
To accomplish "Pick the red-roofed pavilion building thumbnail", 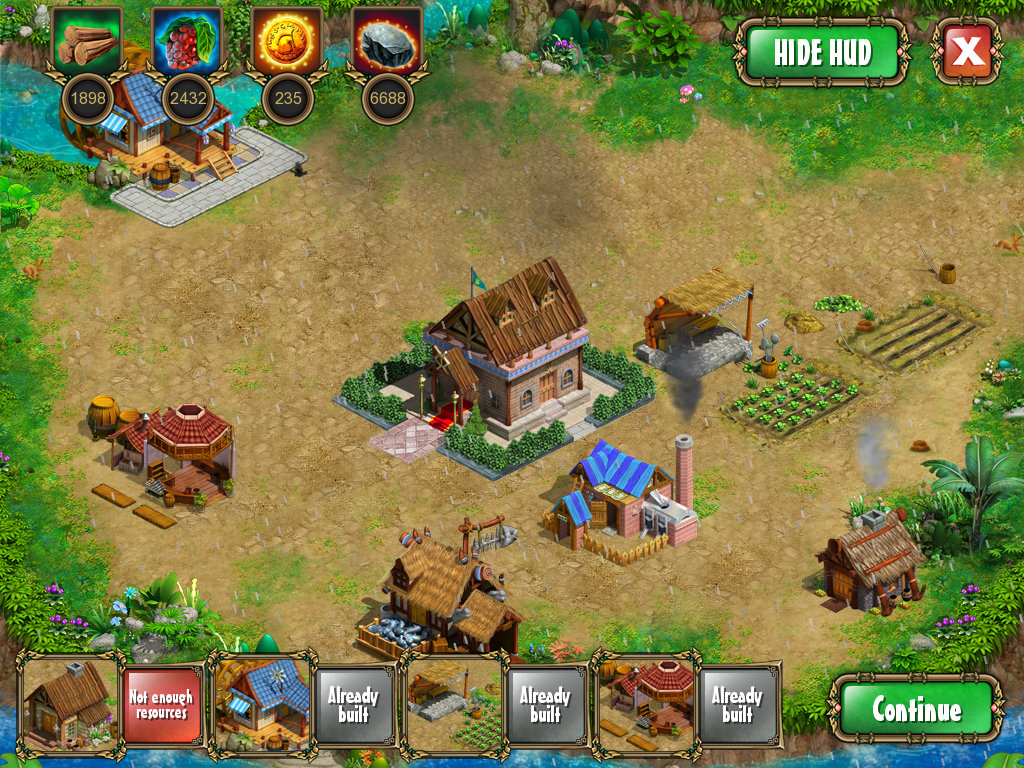I will click(x=646, y=704).
